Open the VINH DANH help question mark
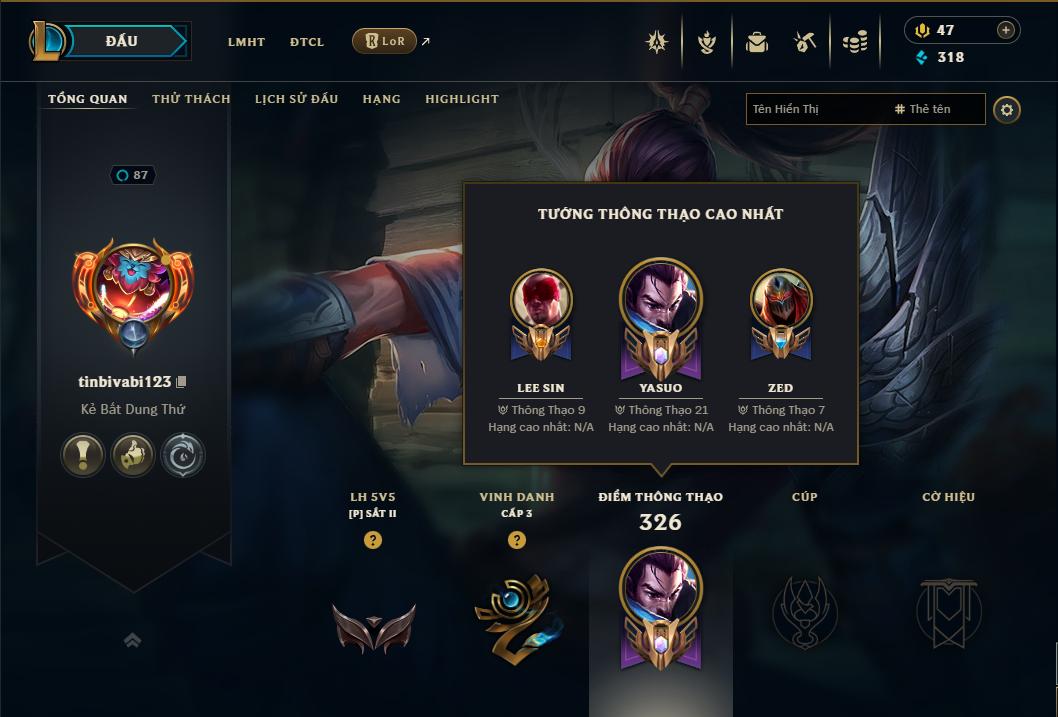Image resolution: width=1058 pixels, height=717 pixels. click(x=517, y=540)
